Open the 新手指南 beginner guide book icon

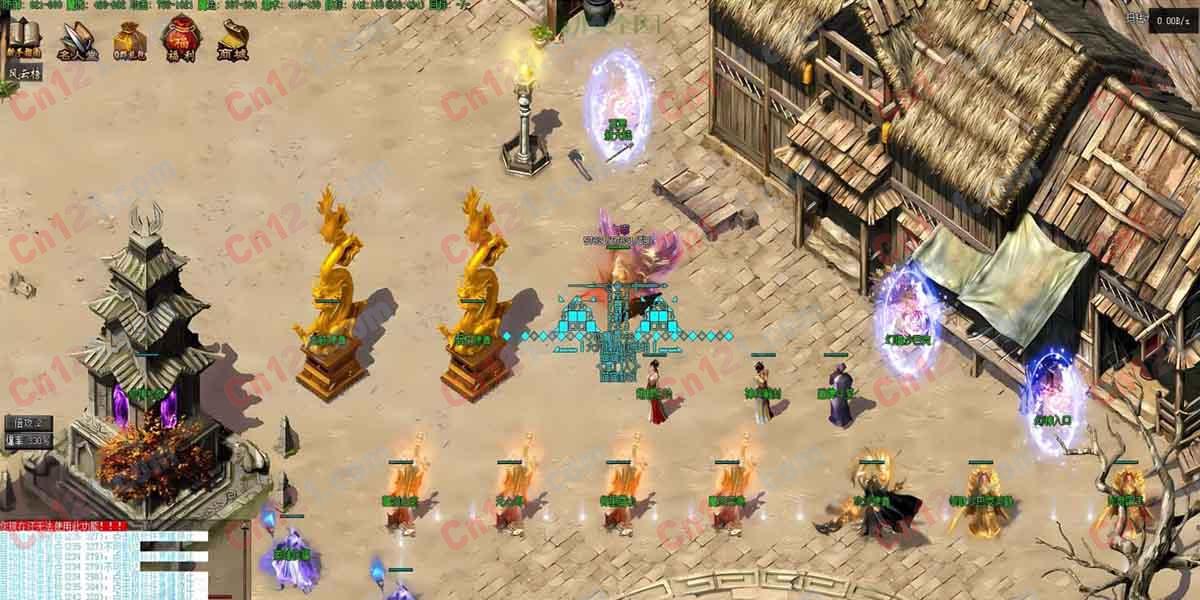pyautogui.click(x=24, y=40)
